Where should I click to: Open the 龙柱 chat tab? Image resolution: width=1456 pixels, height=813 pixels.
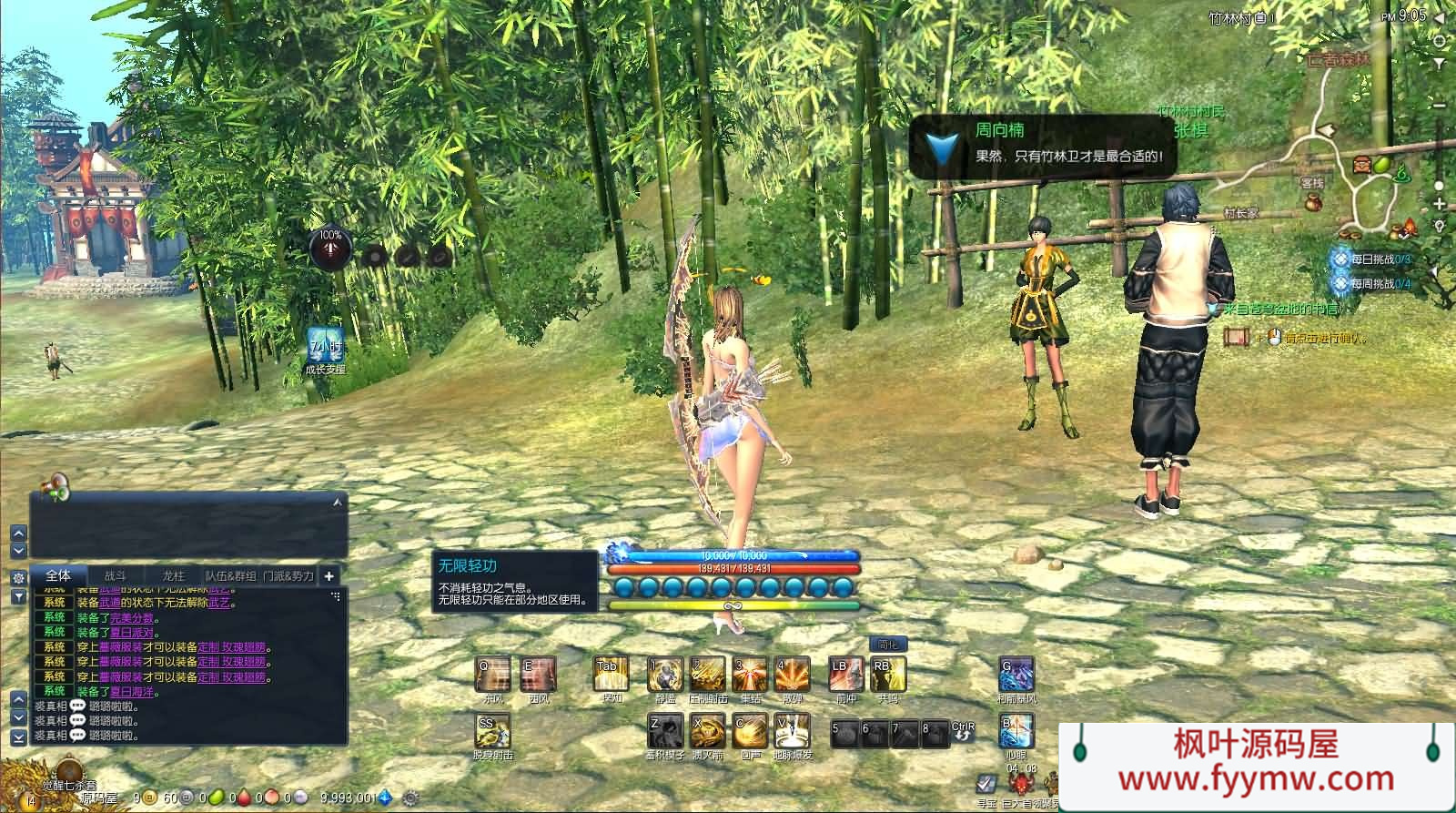point(173,575)
